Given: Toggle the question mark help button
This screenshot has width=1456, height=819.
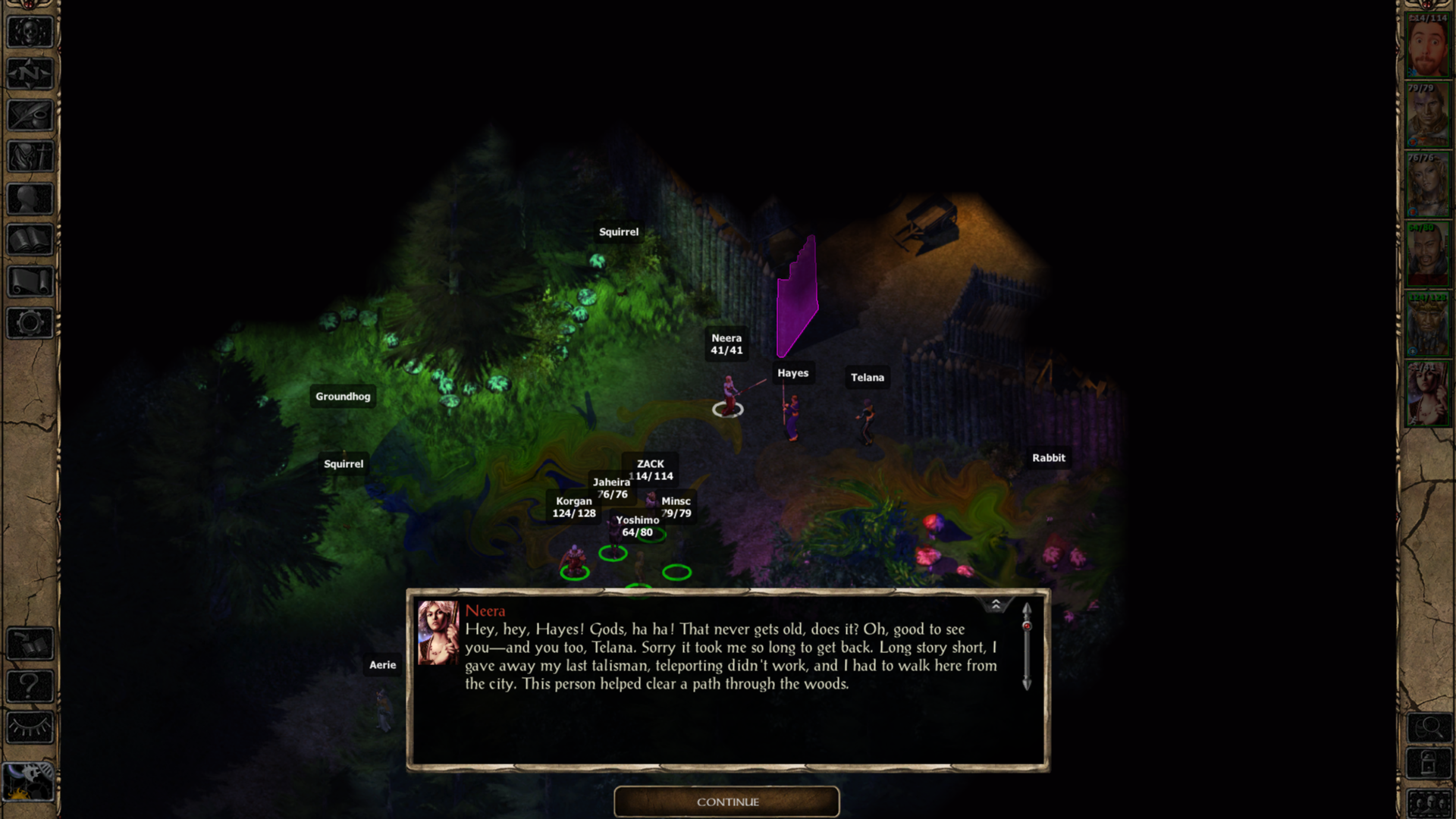Looking at the screenshot, I should 30,686.
